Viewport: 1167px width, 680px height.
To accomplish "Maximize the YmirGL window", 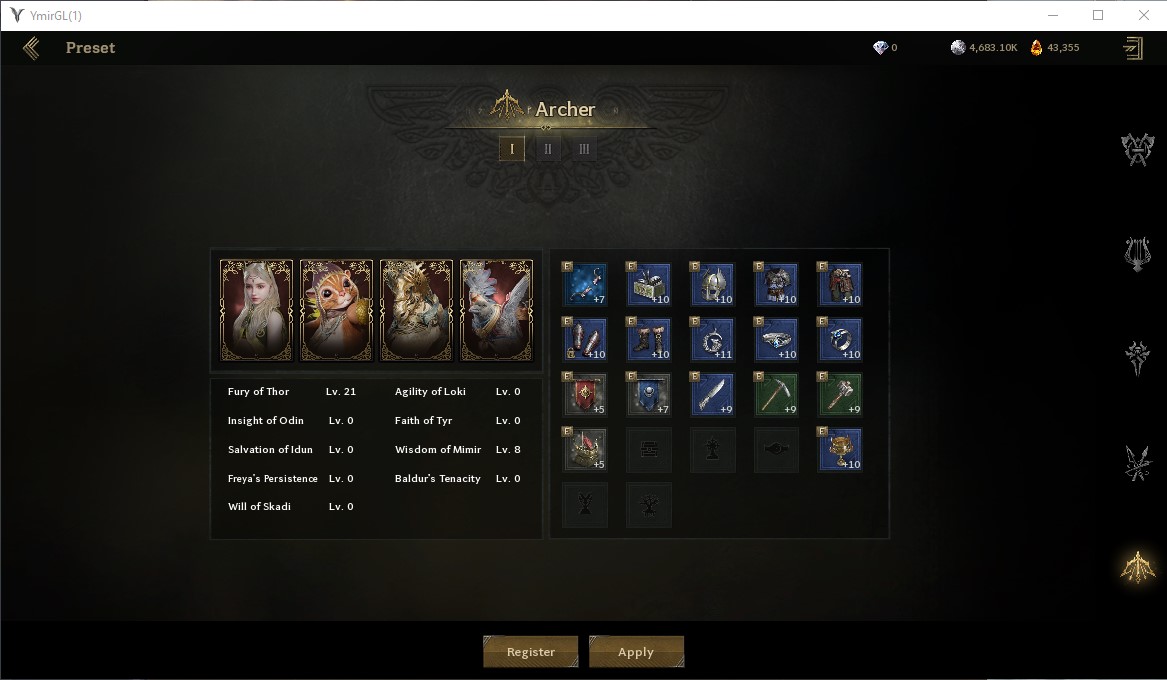I will pyautogui.click(x=1098, y=15).
